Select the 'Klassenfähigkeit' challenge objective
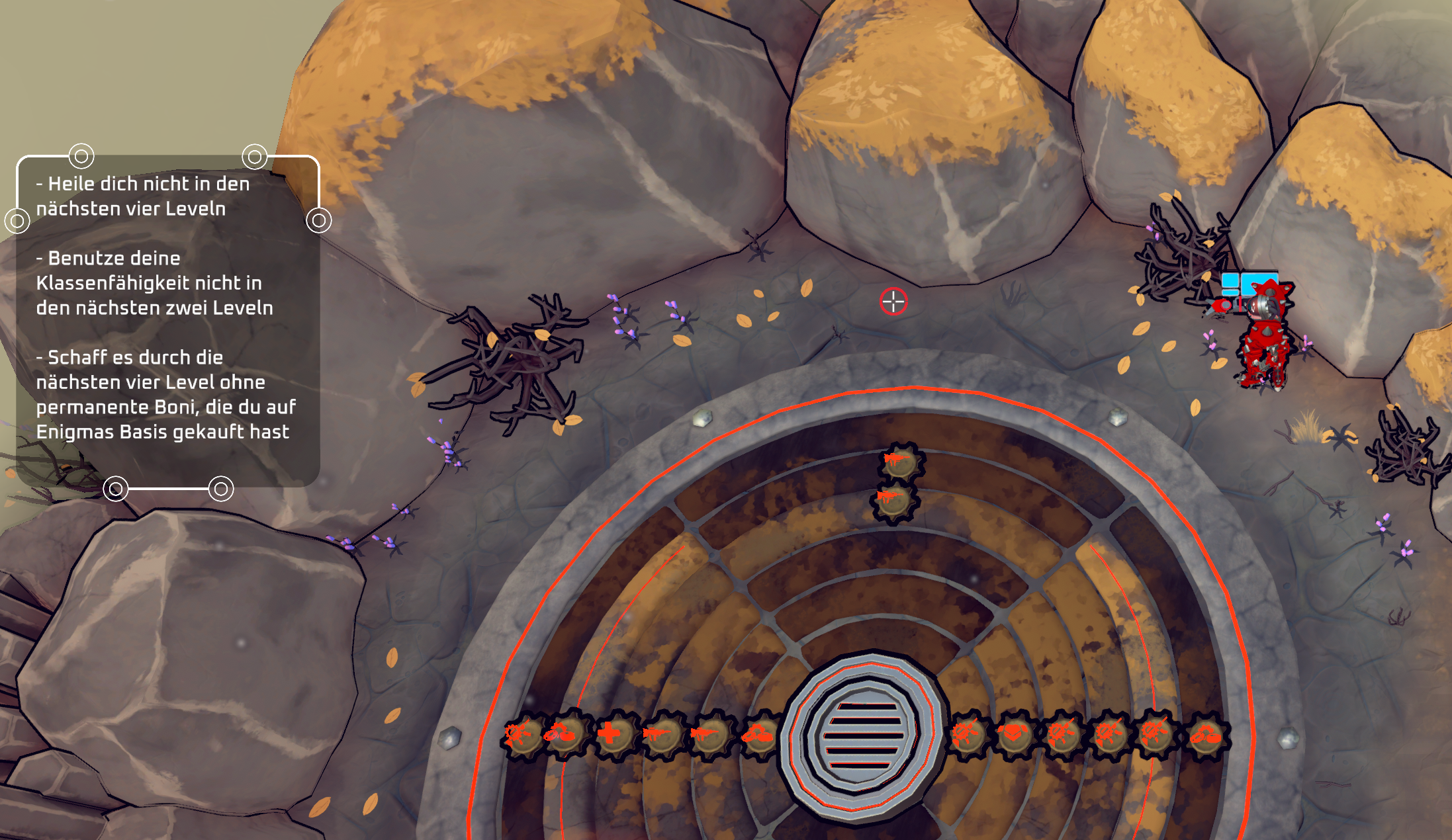 pyautogui.click(x=154, y=283)
